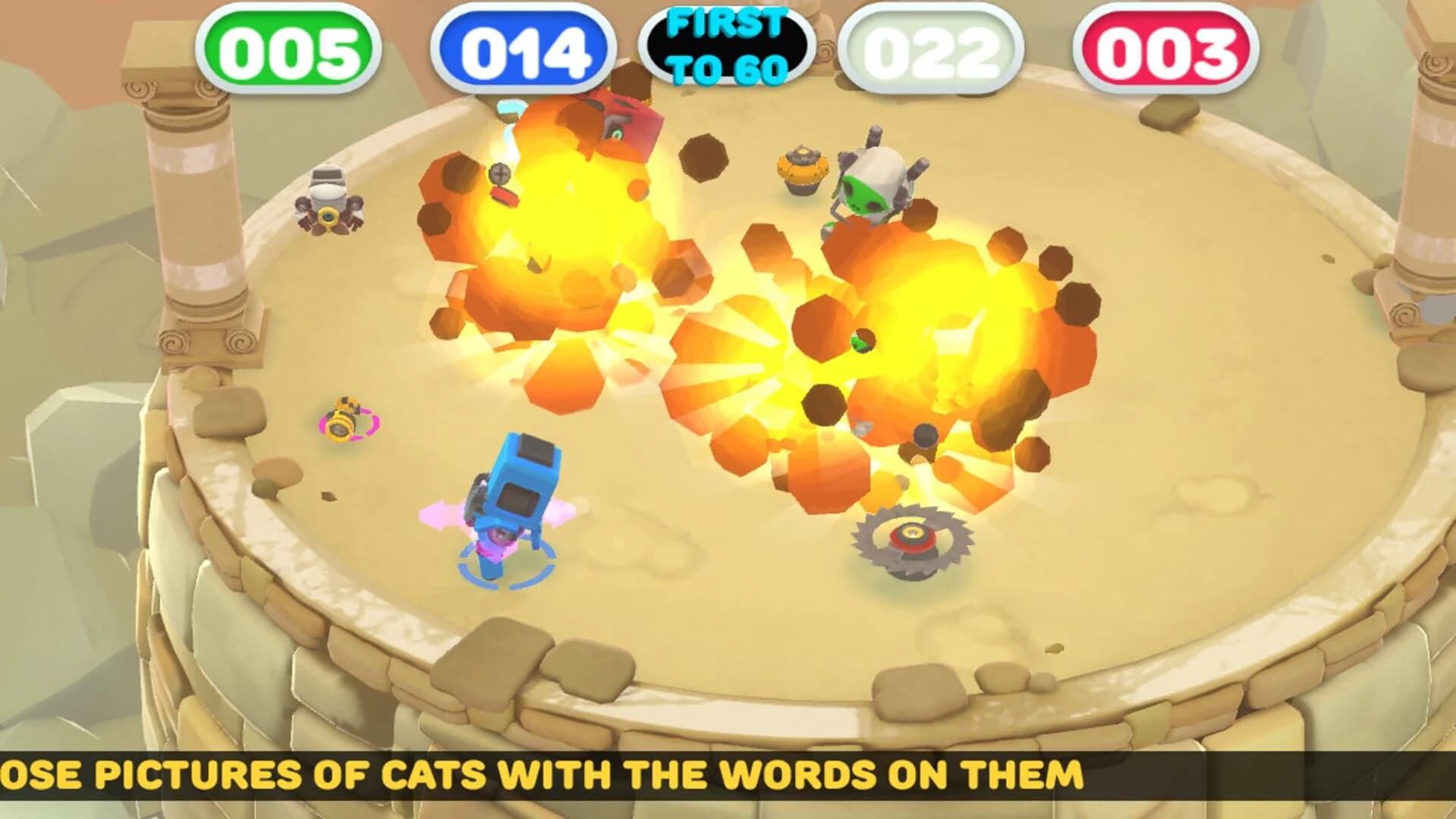Select the orange bomb gadget beside the alien robot

[803, 171]
